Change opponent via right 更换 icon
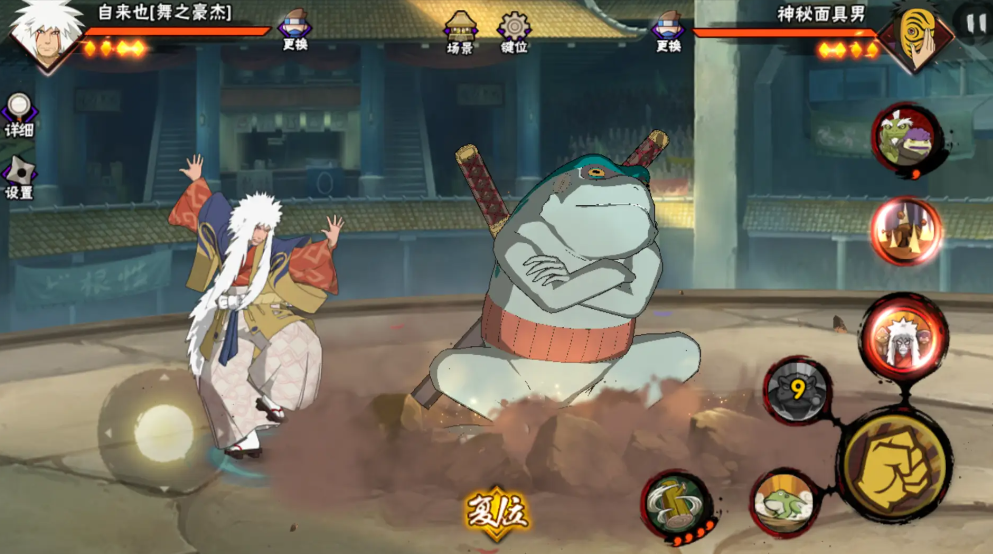 click(x=668, y=29)
